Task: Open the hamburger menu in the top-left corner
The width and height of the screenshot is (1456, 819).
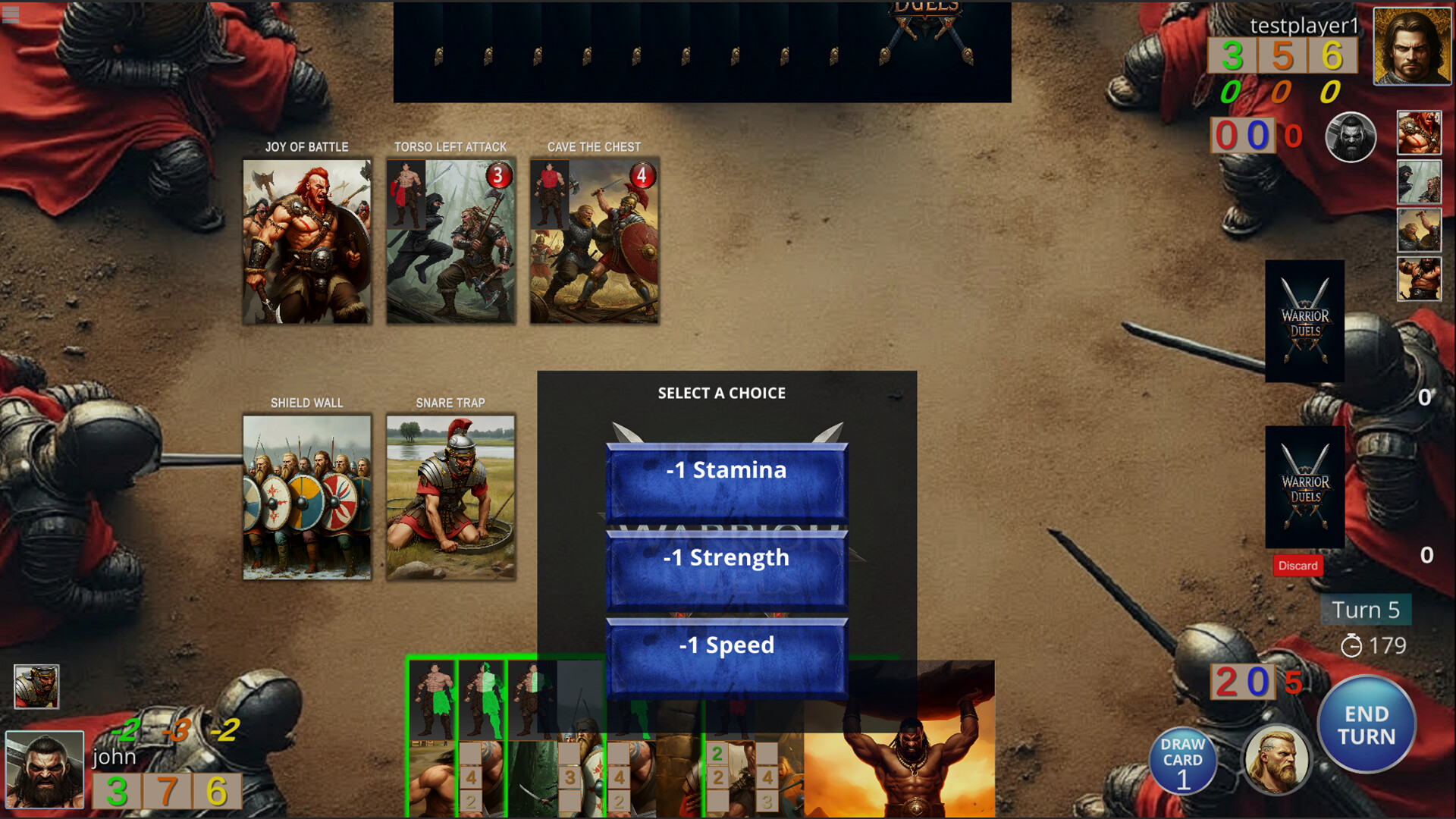Action: coord(11,14)
